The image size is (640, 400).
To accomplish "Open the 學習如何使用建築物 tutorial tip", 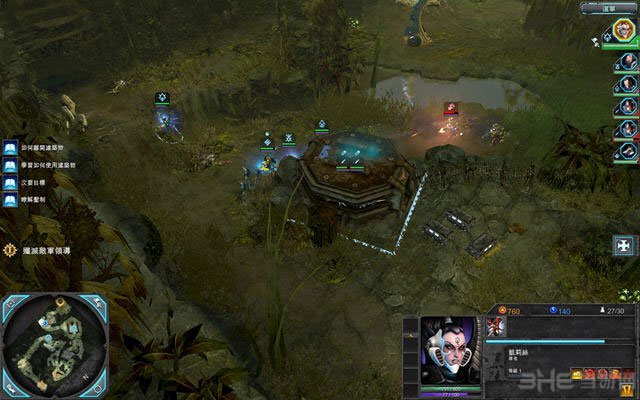I will [9, 163].
